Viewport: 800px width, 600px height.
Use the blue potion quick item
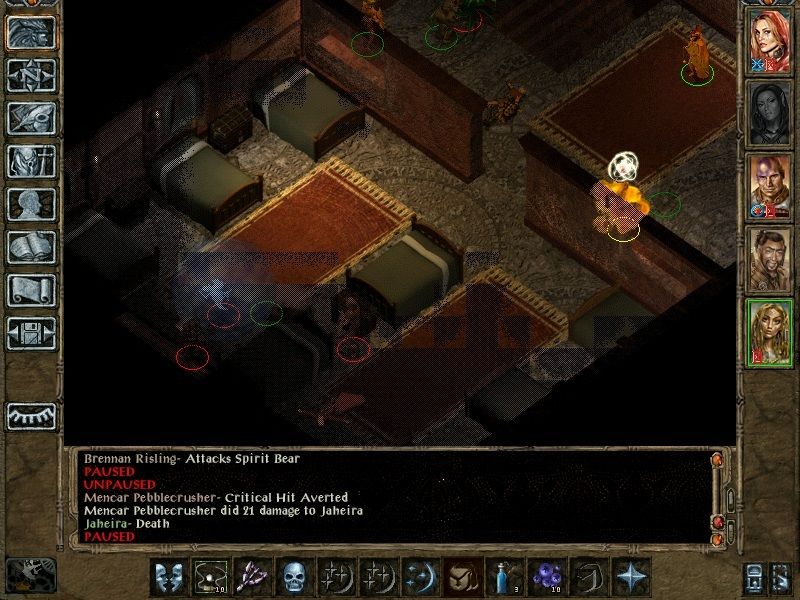(x=501, y=578)
